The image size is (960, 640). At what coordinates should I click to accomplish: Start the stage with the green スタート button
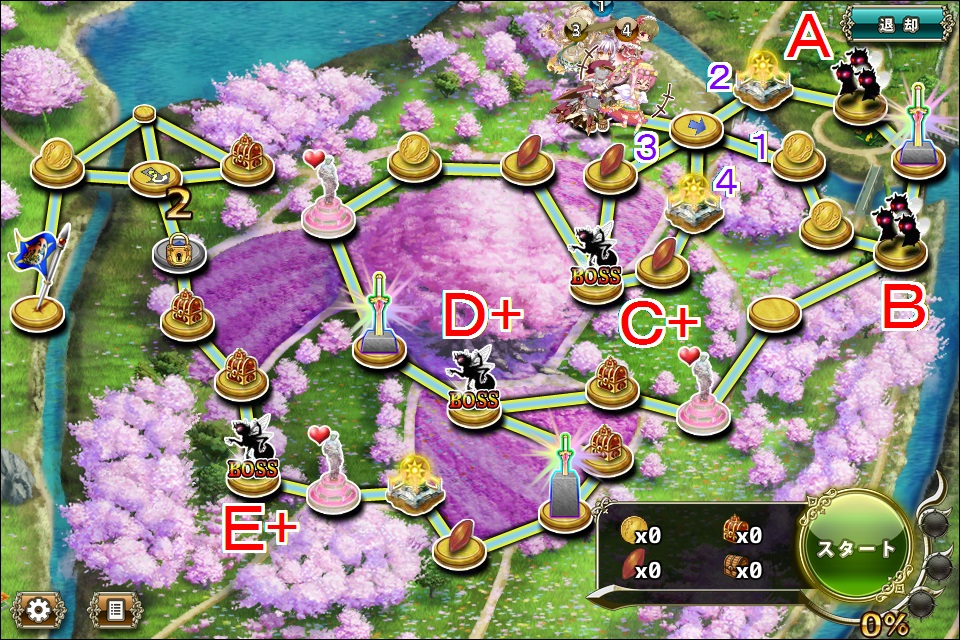[856, 549]
